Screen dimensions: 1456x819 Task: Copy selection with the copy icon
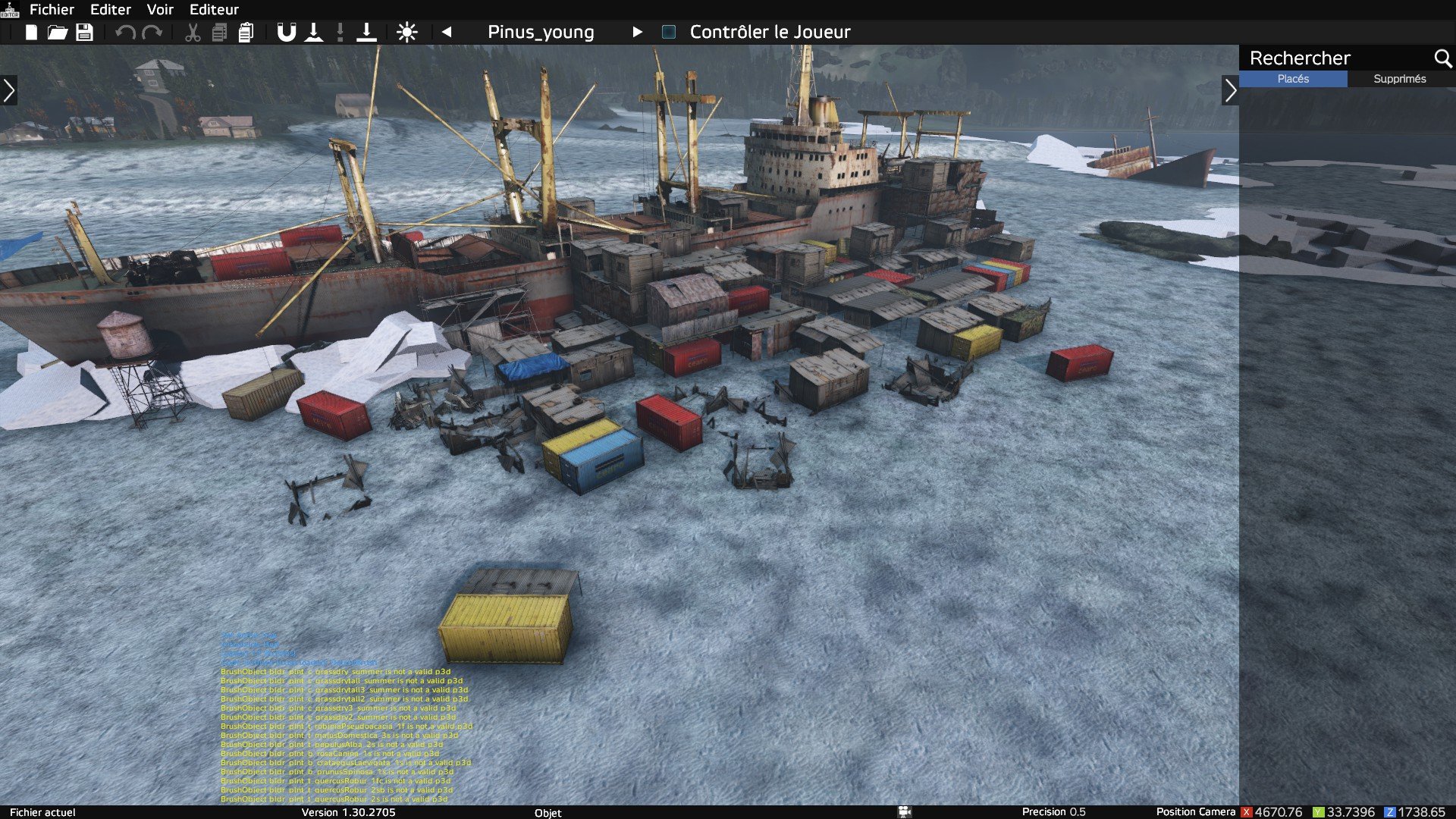(x=219, y=33)
